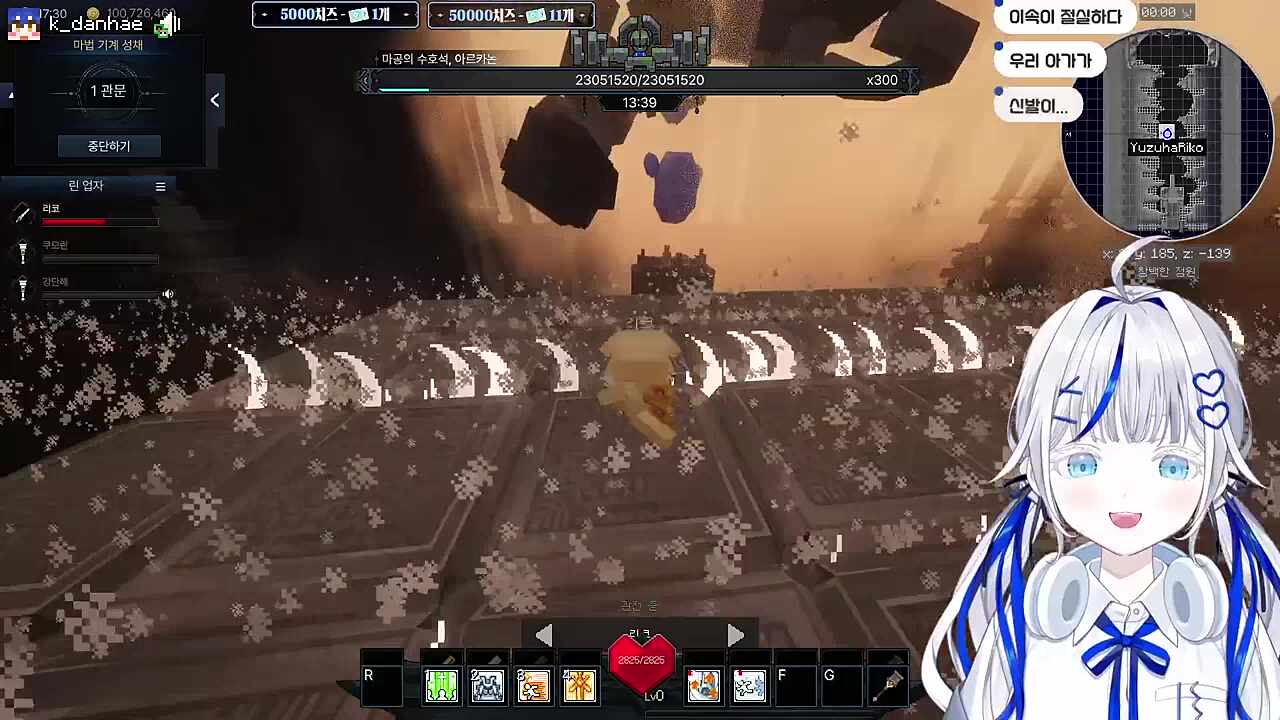Activate the orange tree skill in slot 4
Viewport: 1280px width, 720px height.
[579, 685]
